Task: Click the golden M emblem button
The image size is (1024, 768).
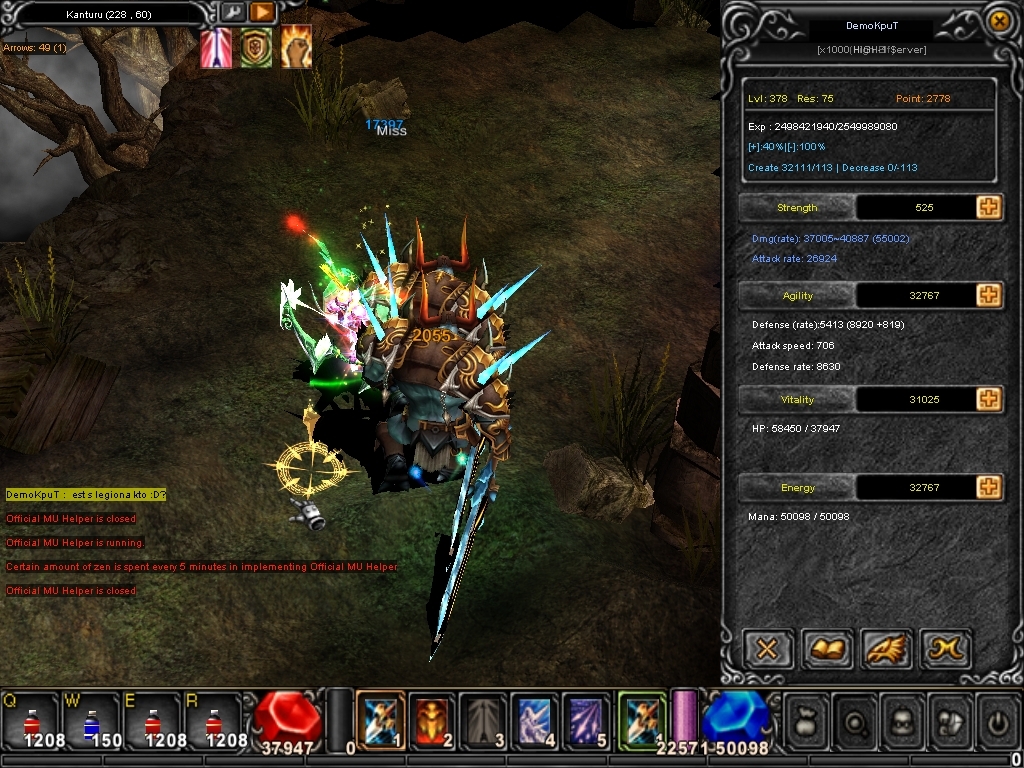Action: [x=944, y=649]
